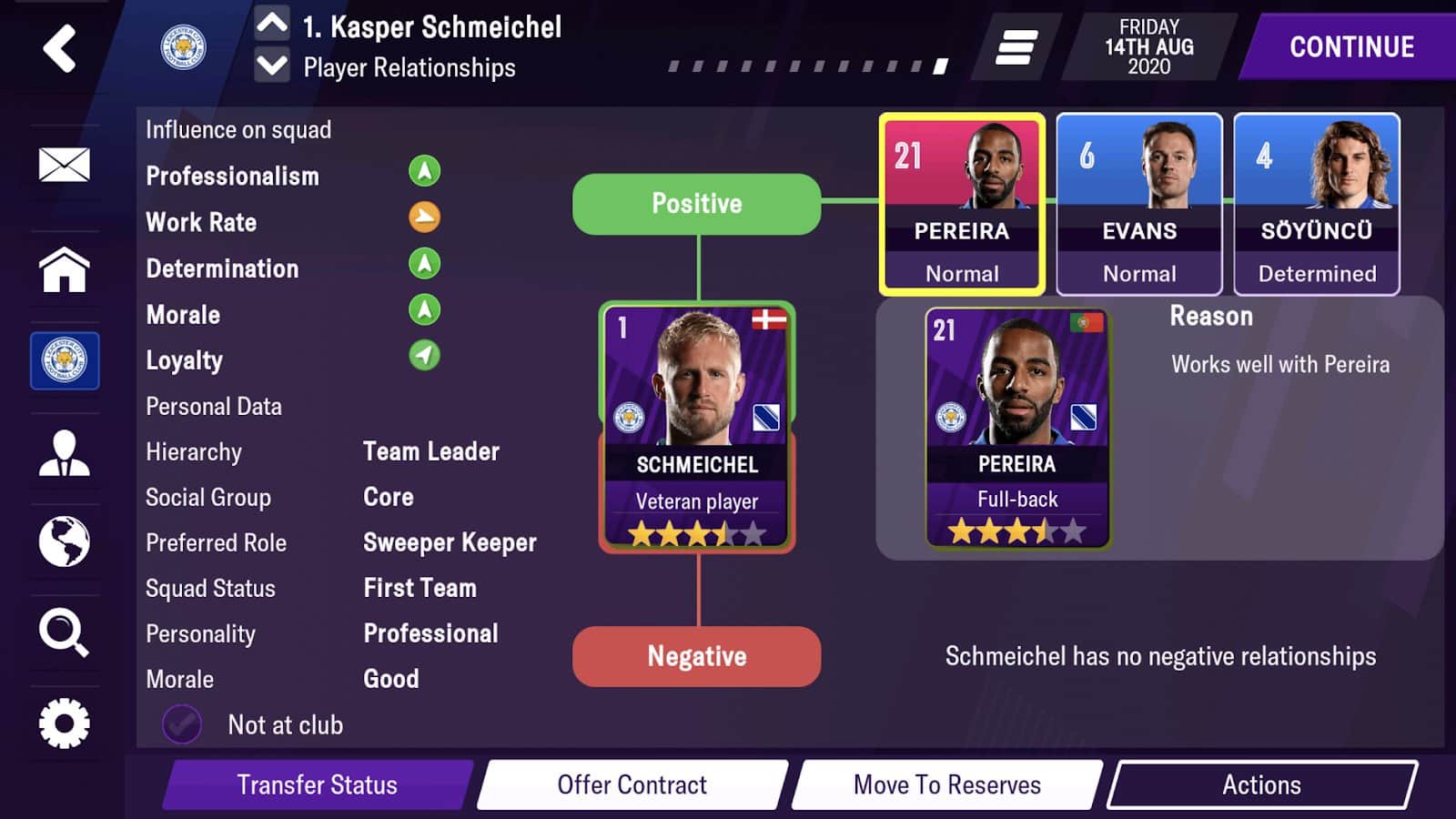
Task: Open the settings gear icon
Action: point(64,723)
